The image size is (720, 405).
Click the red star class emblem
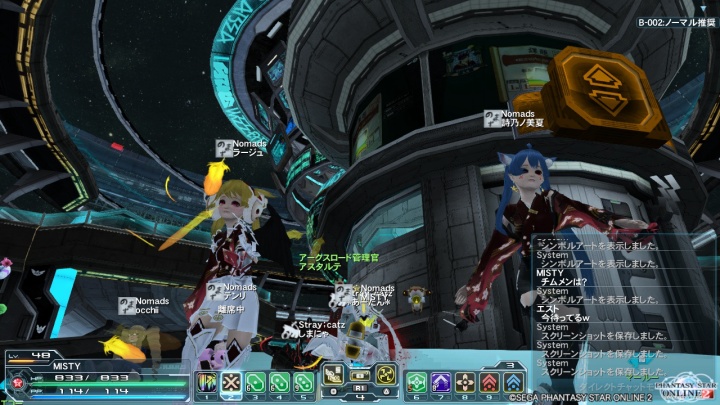[x=16, y=382]
